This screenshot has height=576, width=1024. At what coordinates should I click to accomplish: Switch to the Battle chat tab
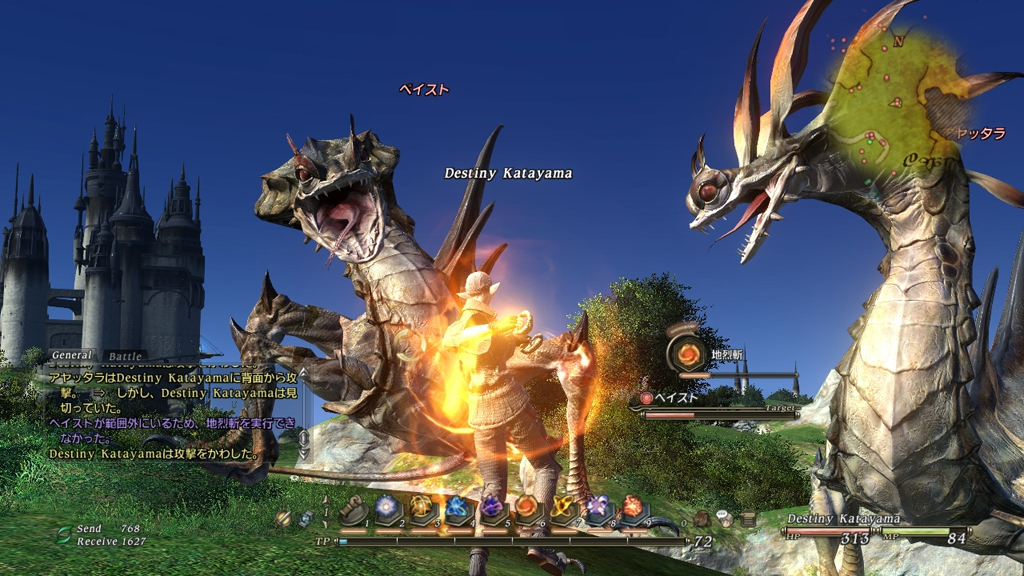coord(125,355)
